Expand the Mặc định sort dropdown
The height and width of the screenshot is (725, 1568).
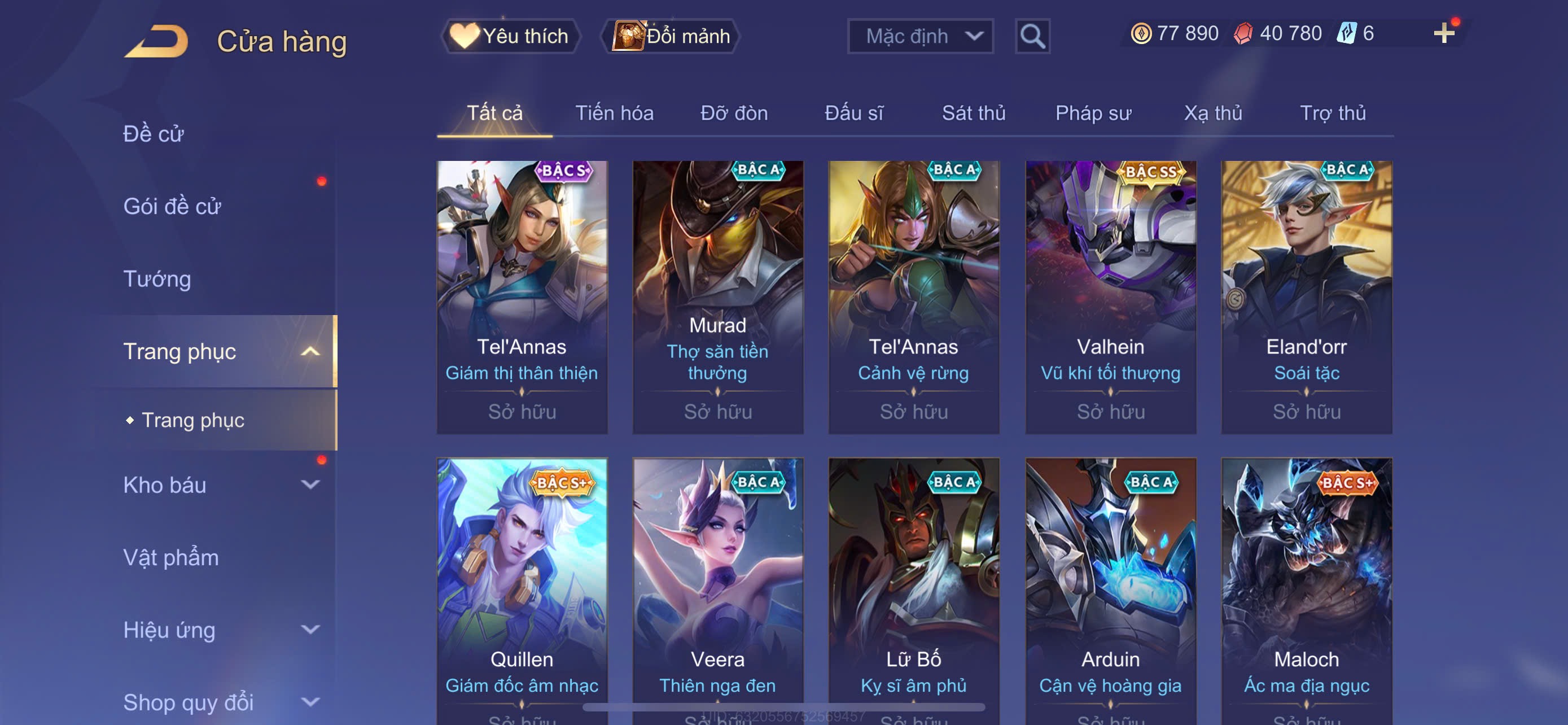(919, 37)
